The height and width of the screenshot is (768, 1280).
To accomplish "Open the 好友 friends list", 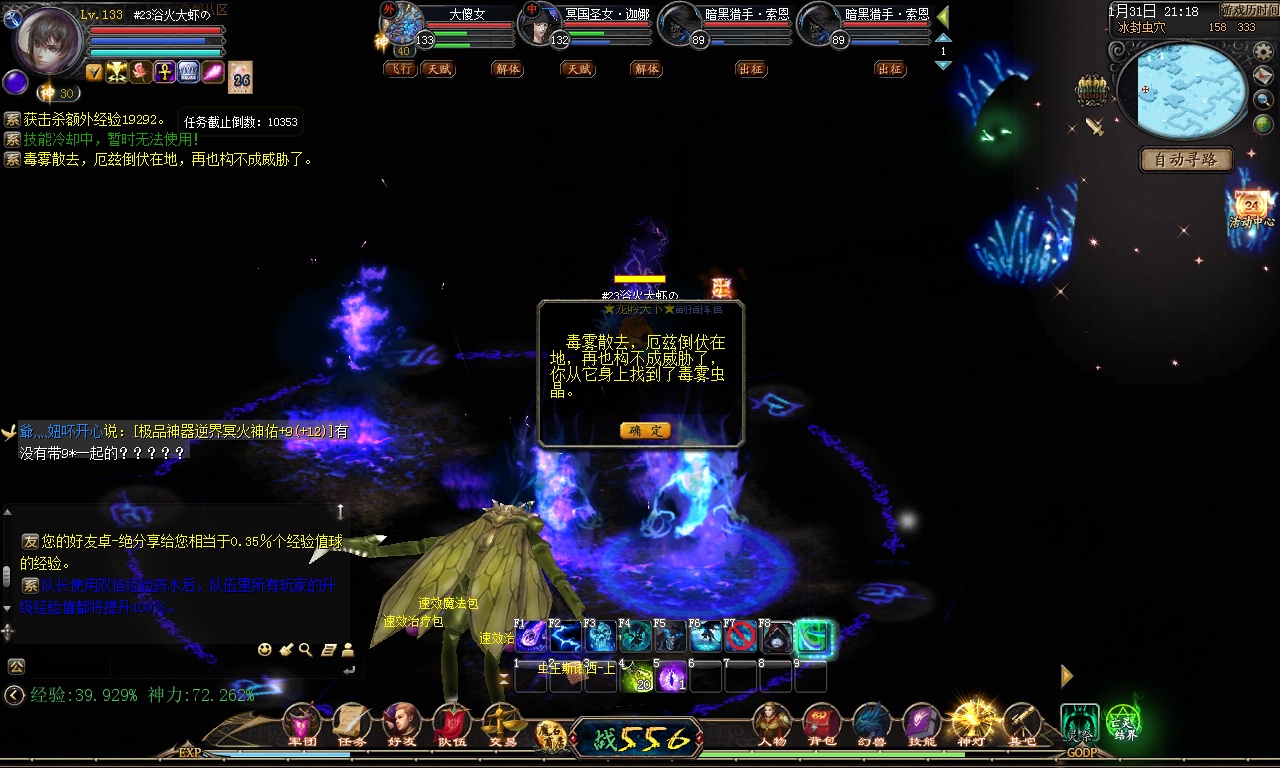I will pos(401,723).
